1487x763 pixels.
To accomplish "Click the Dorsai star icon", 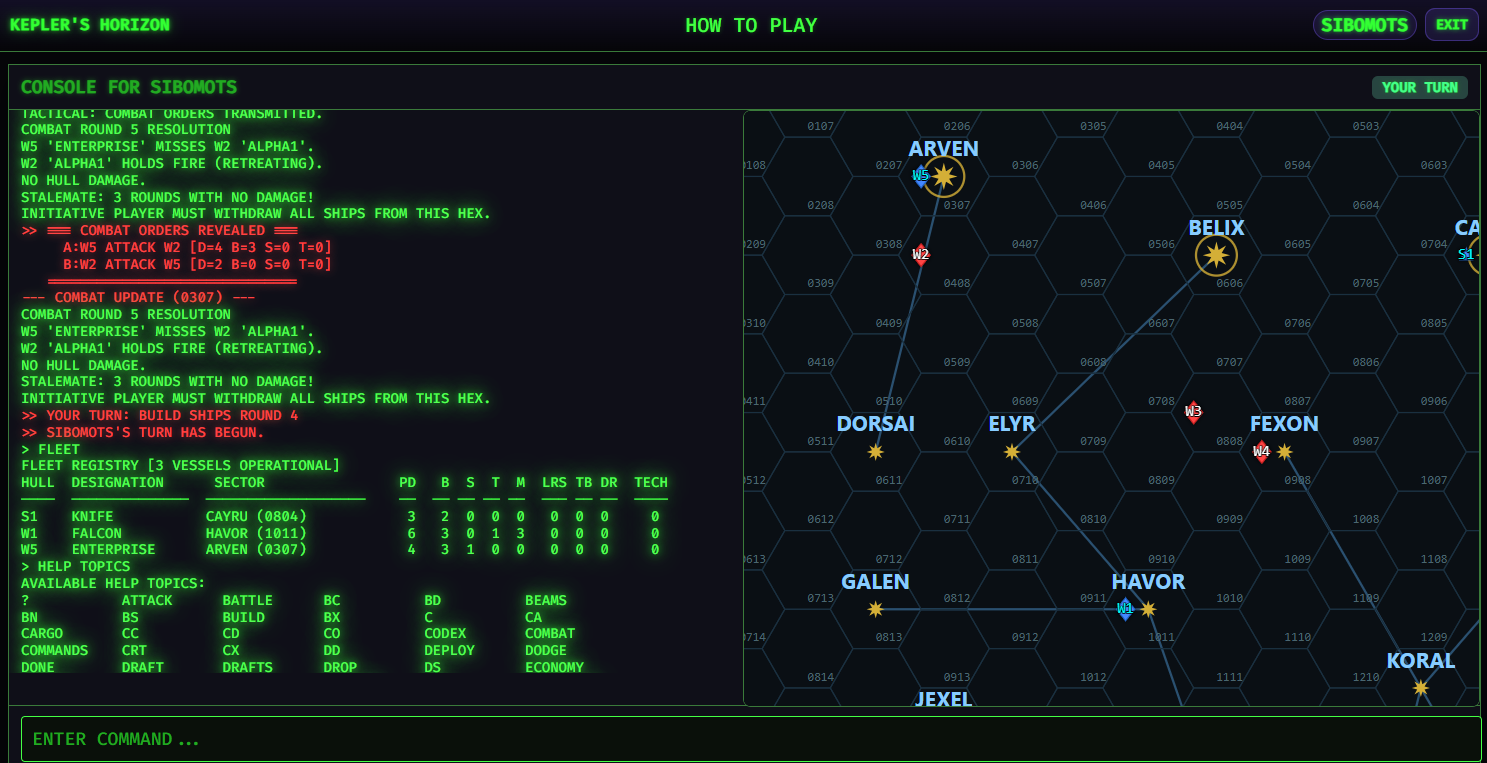I will pos(876,452).
